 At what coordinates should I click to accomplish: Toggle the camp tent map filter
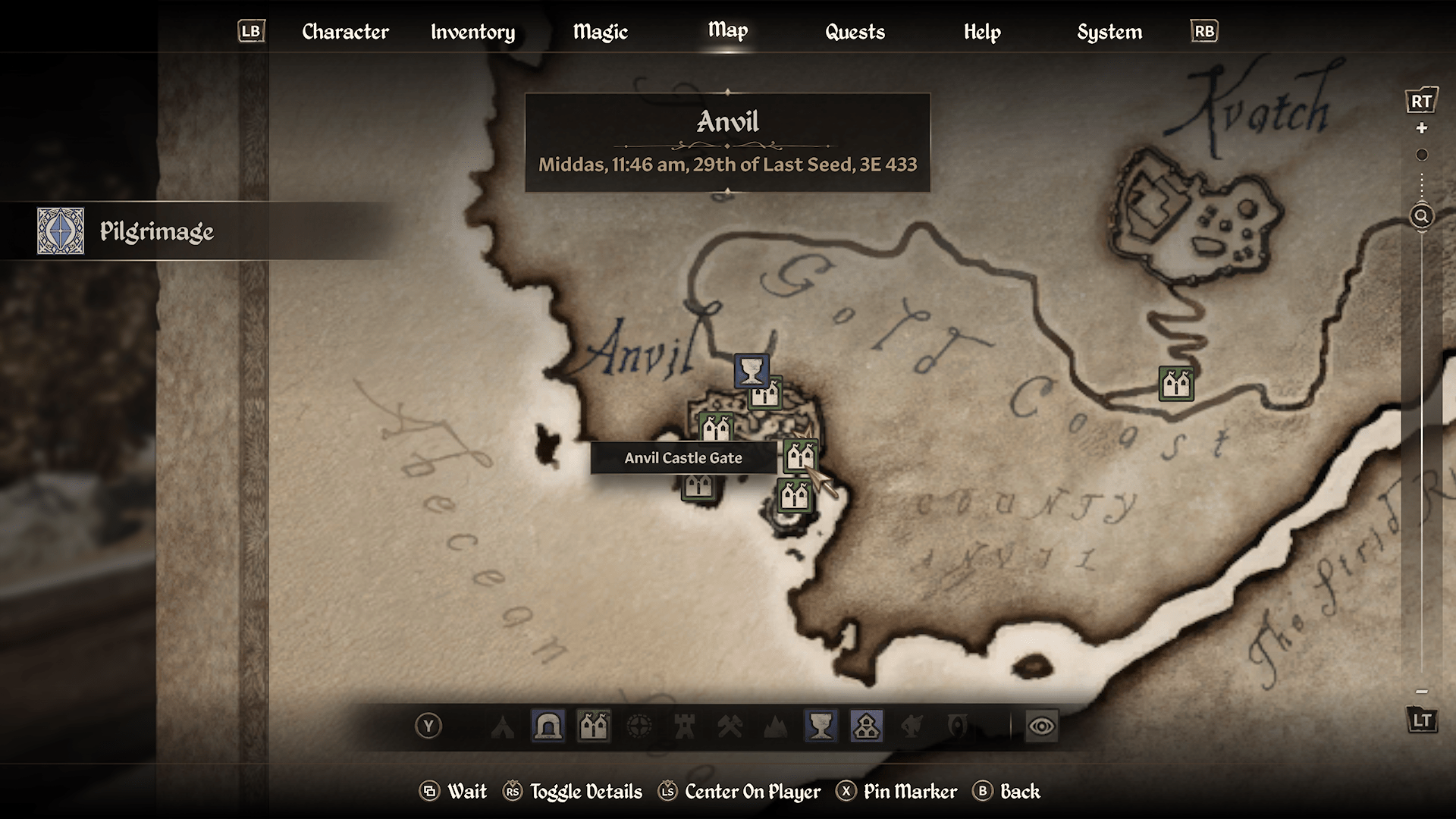[503, 726]
